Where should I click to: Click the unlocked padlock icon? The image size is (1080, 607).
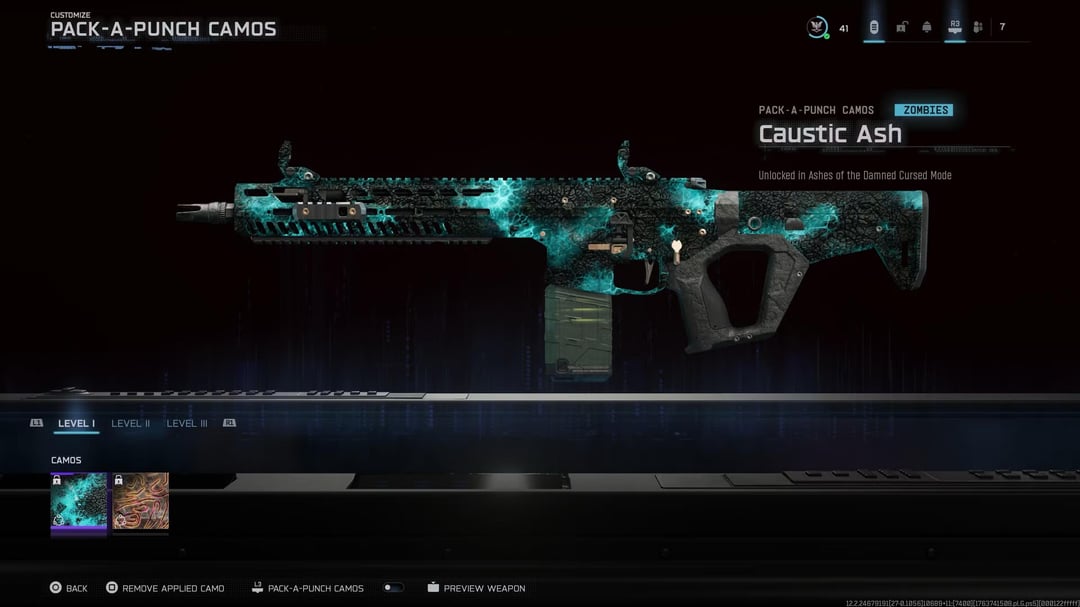tap(901, 27)
